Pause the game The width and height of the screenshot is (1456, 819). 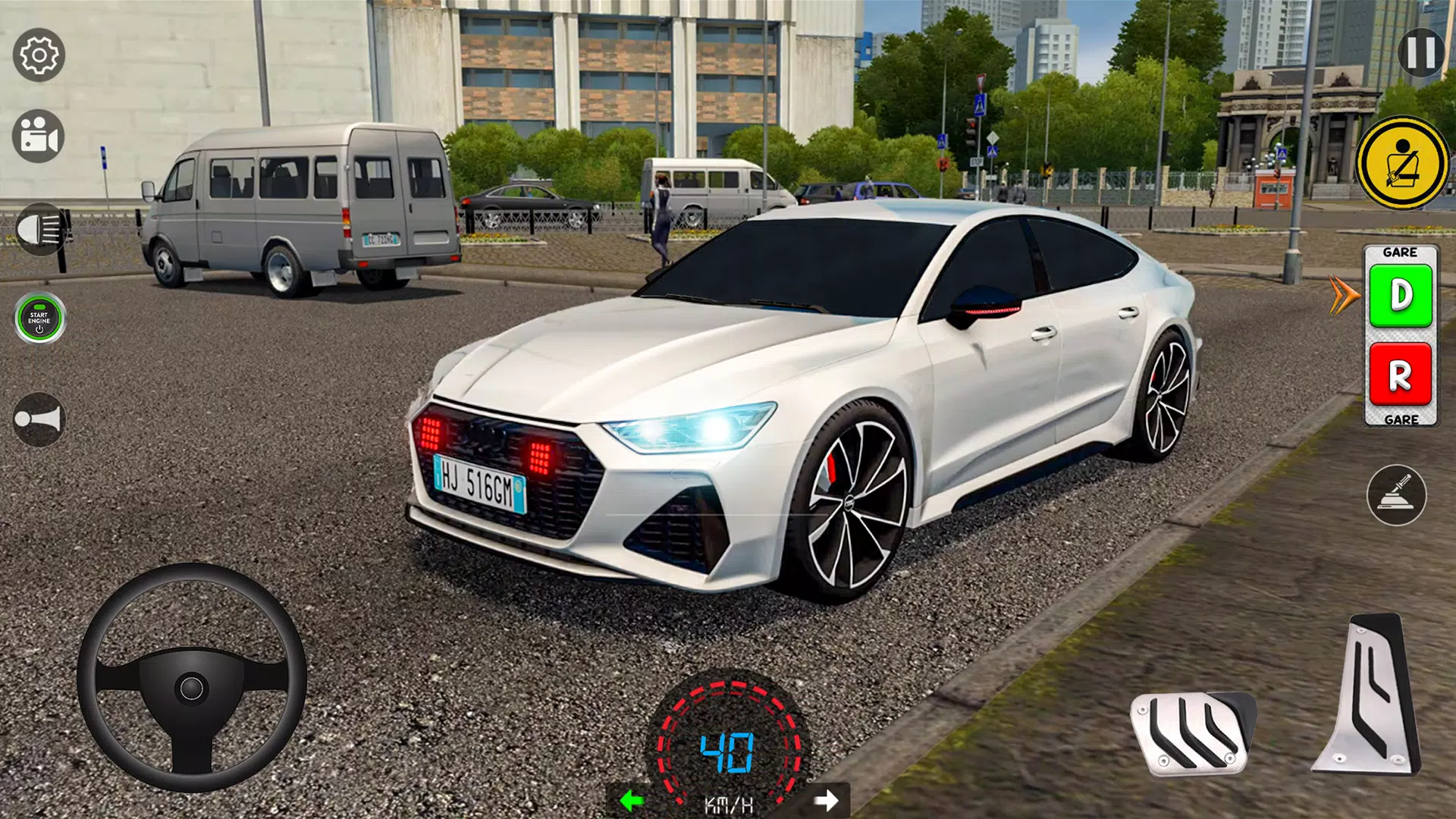tap(1420, 53)
